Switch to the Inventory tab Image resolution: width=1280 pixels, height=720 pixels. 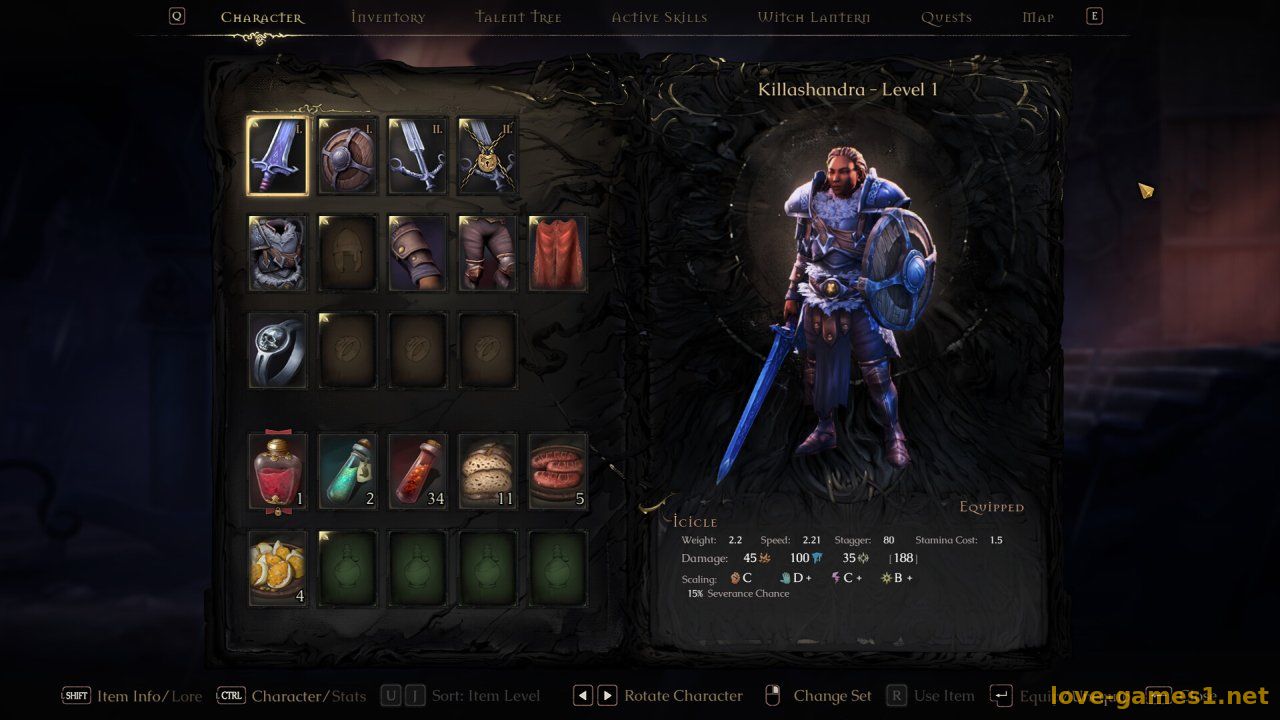pos(388,17)
